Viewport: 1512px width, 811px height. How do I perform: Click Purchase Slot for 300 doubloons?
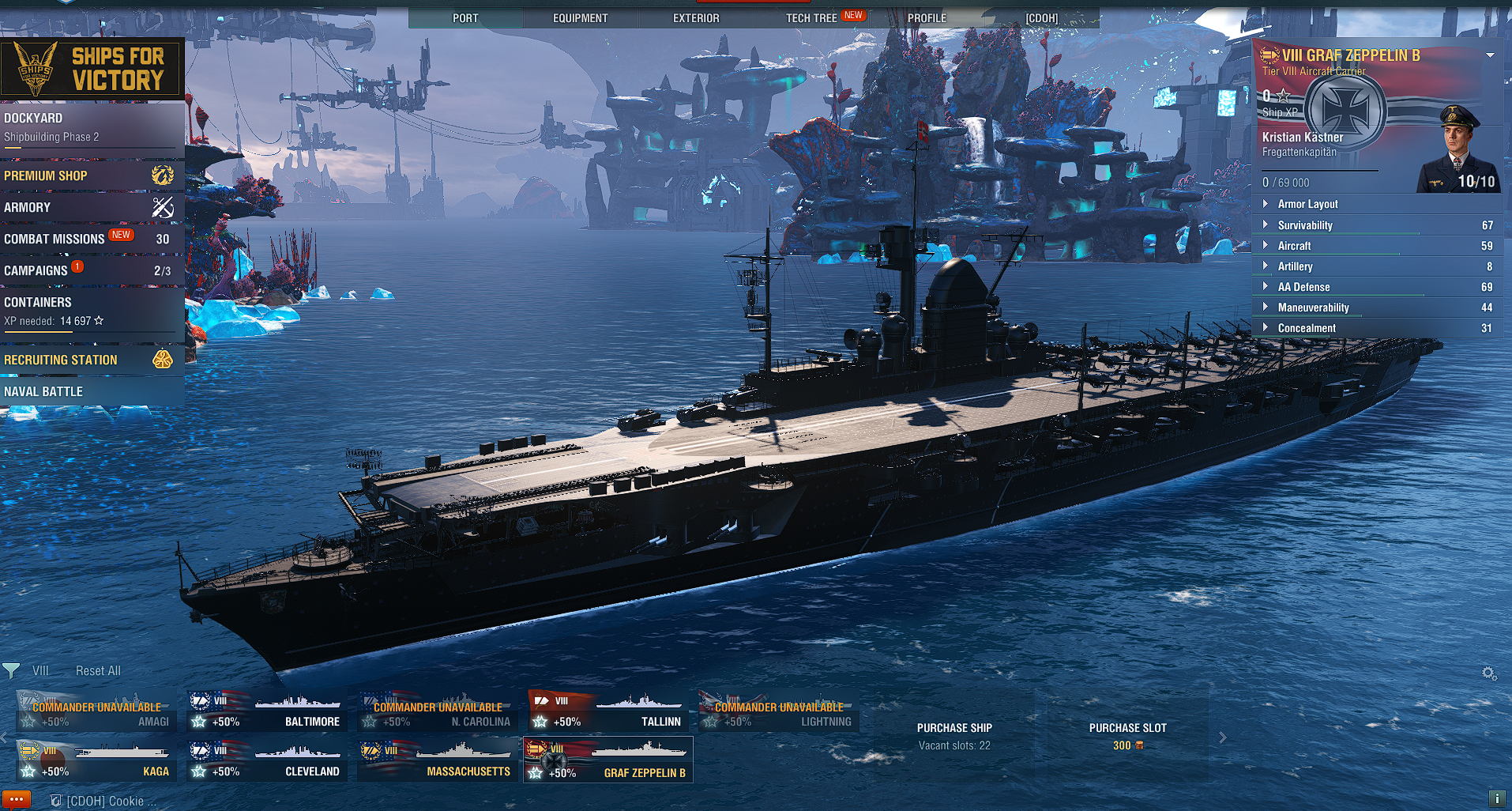tap(1127, 736)
